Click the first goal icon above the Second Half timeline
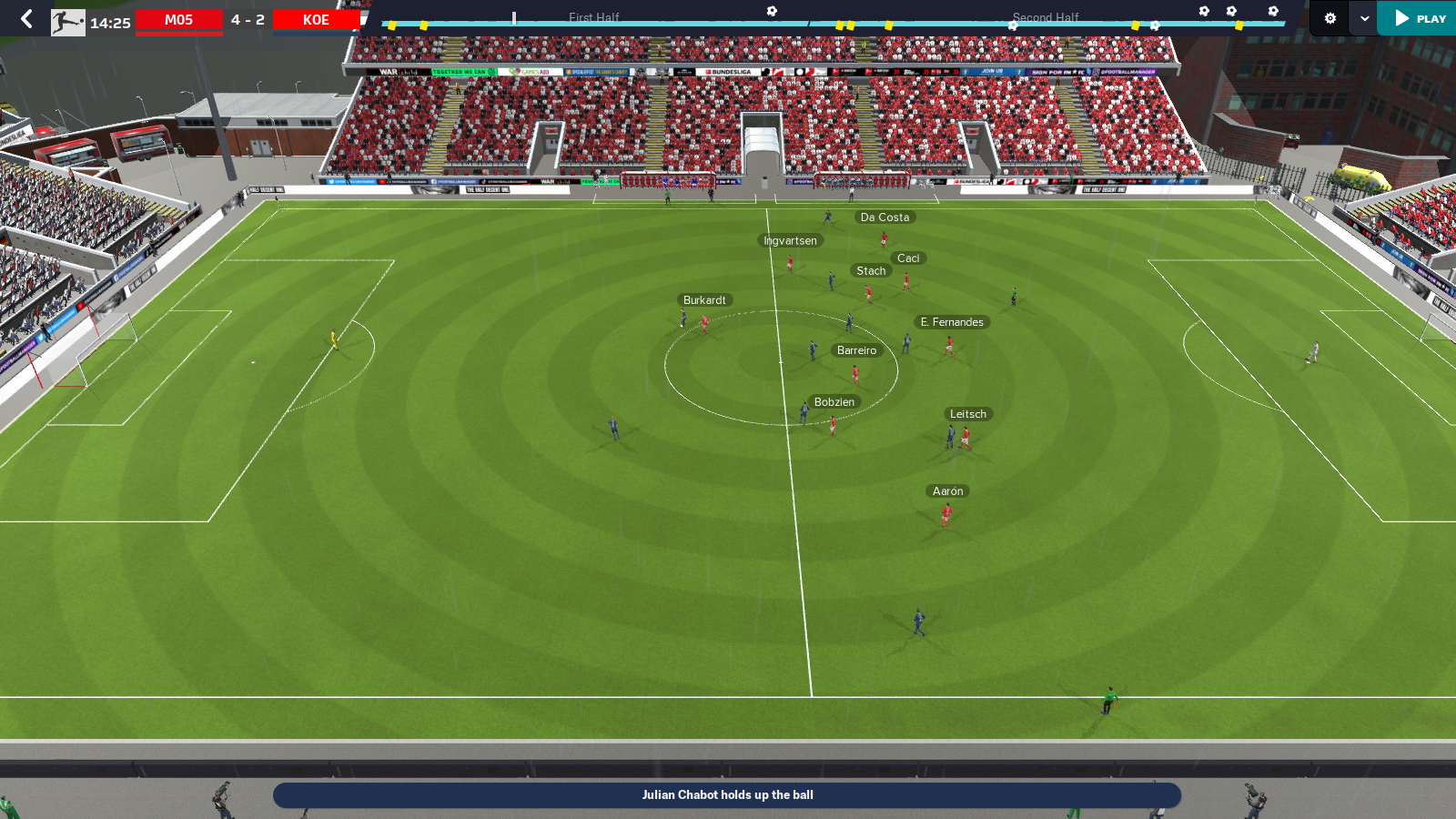Image resolution: width=1456 pixels, height=819 pixels. 1203,9
